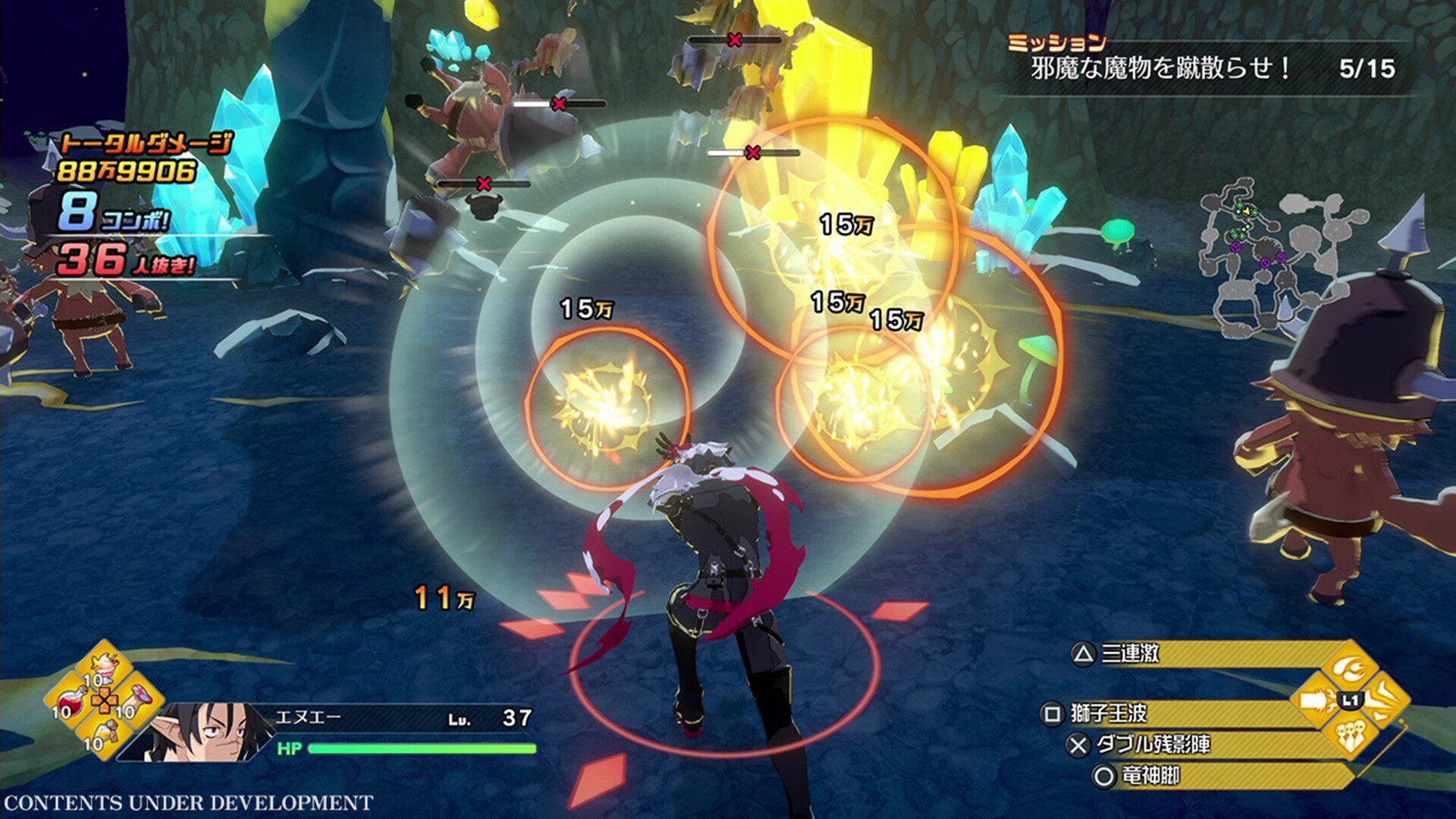Open the D-pad item wheel center

click(x=105, y=700)
